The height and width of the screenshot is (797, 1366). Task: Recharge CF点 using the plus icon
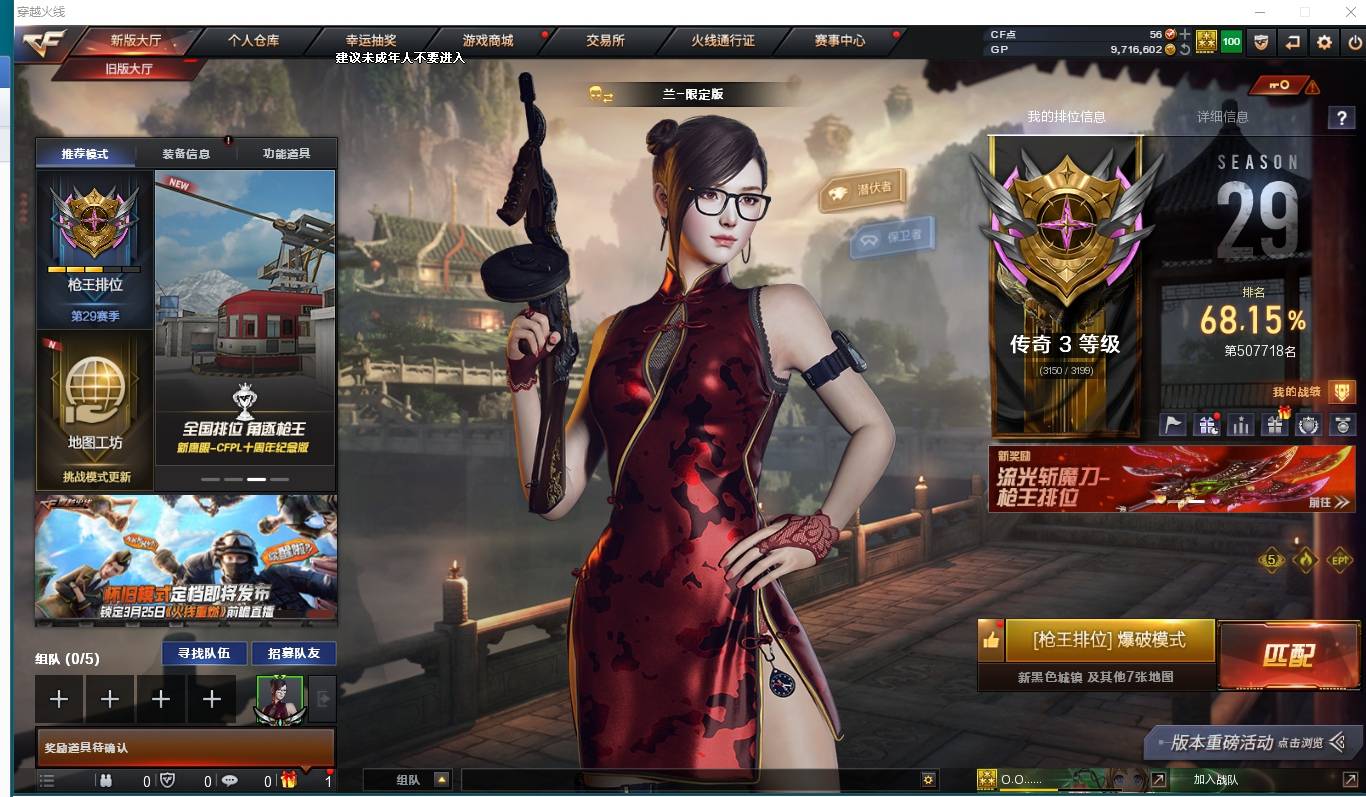(1186, 33)
